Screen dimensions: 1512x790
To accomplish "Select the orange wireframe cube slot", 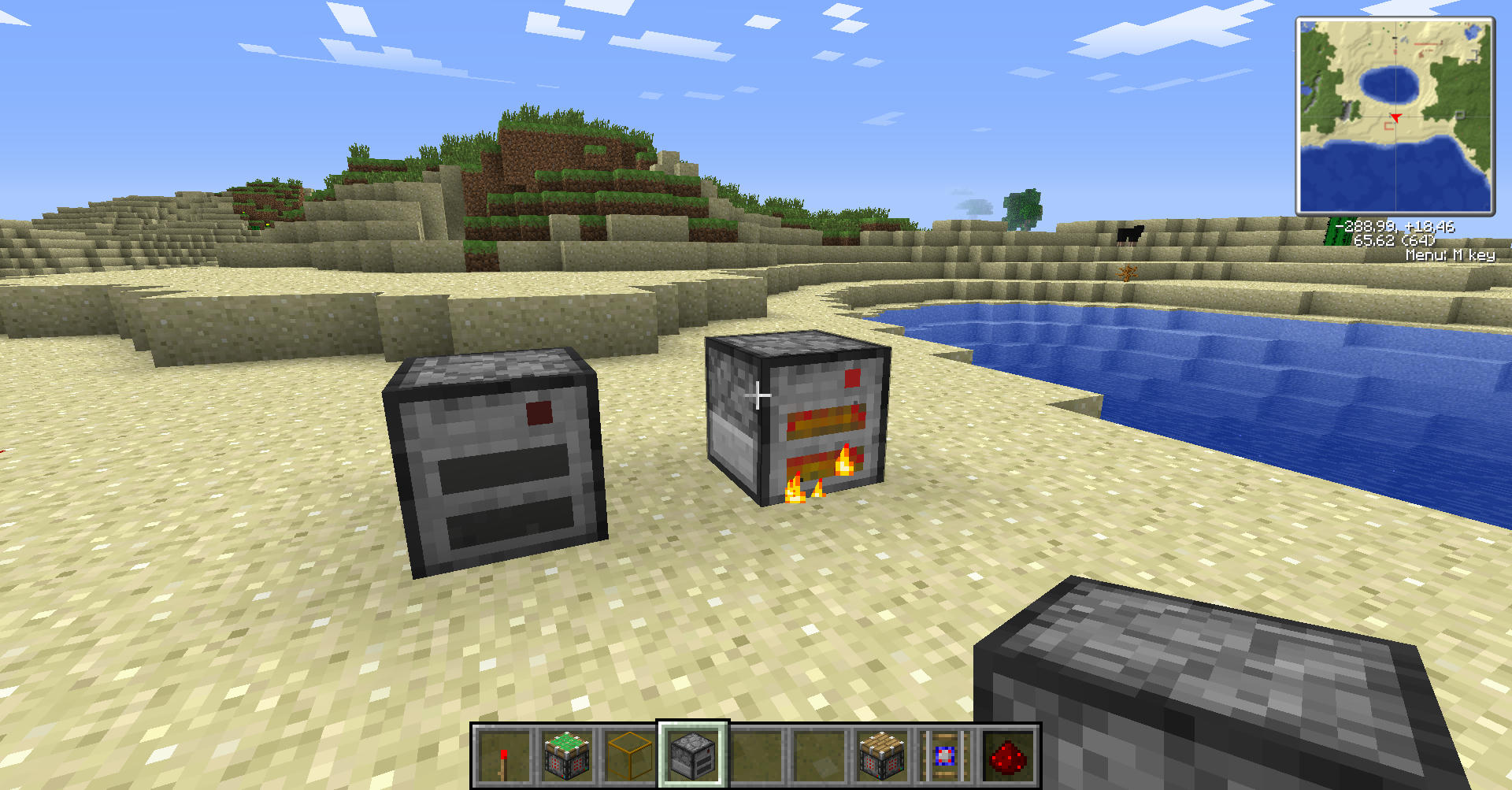I will tap(630, 755).
